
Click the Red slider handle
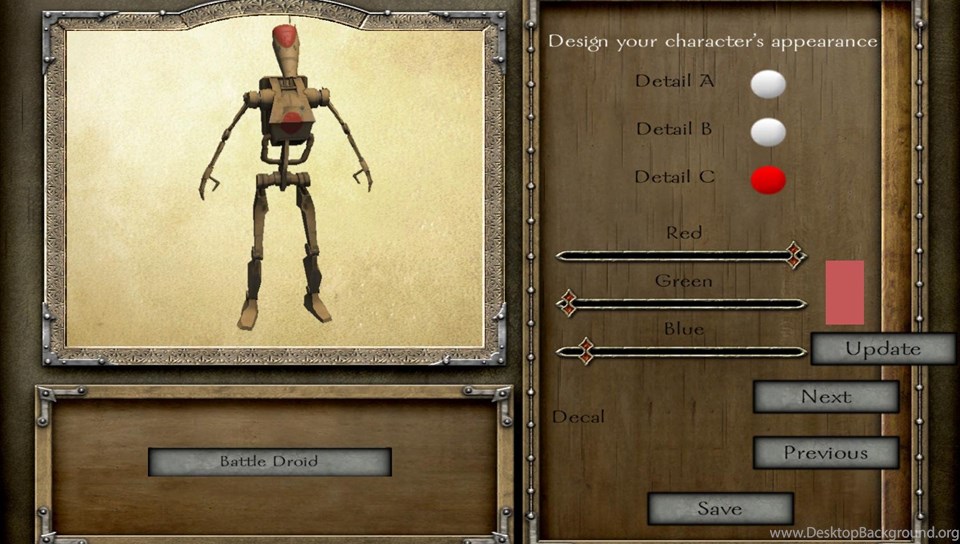tap(795, 255)
